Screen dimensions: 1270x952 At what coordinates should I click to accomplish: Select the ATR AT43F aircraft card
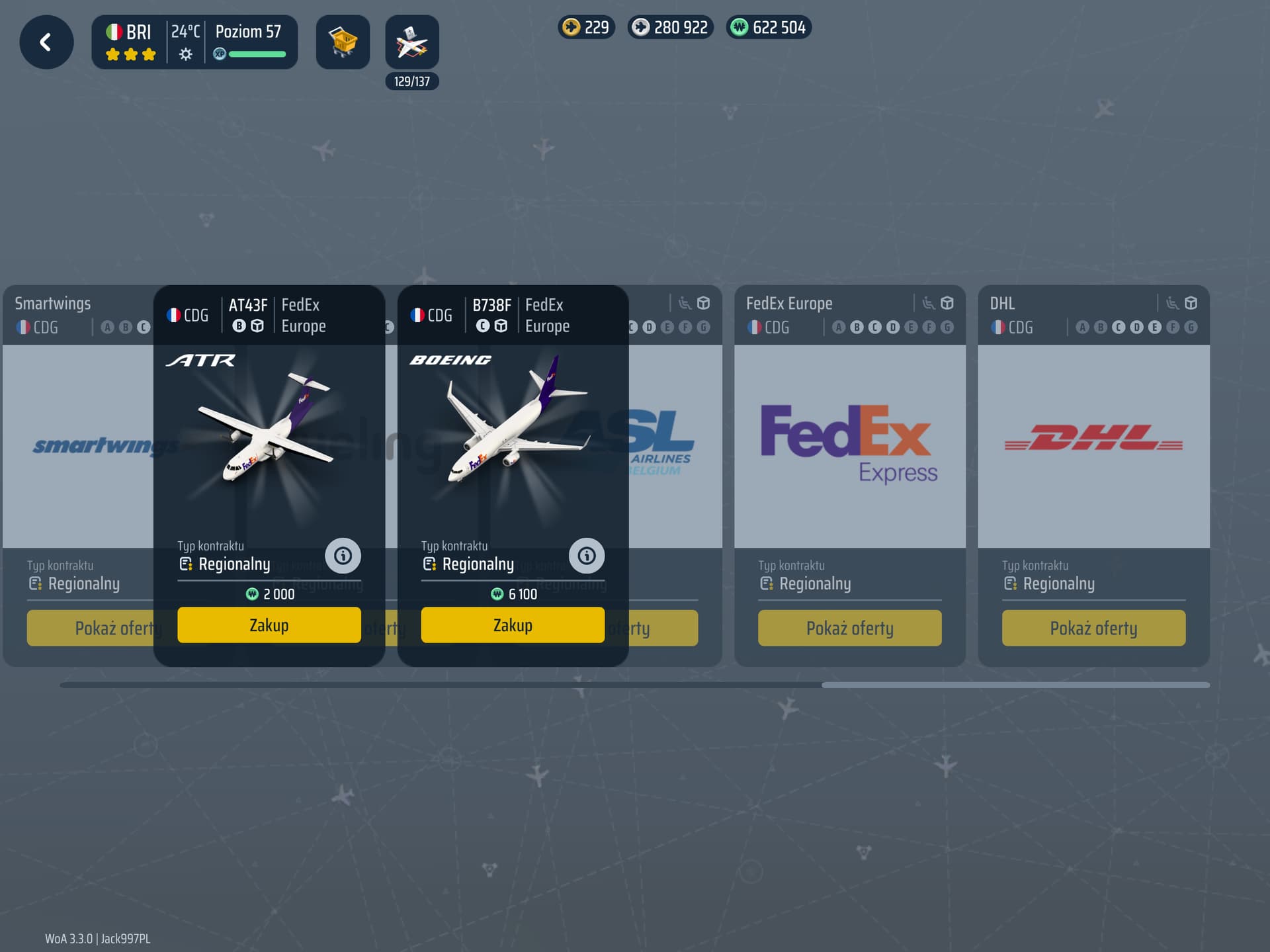tap(269, 437)
